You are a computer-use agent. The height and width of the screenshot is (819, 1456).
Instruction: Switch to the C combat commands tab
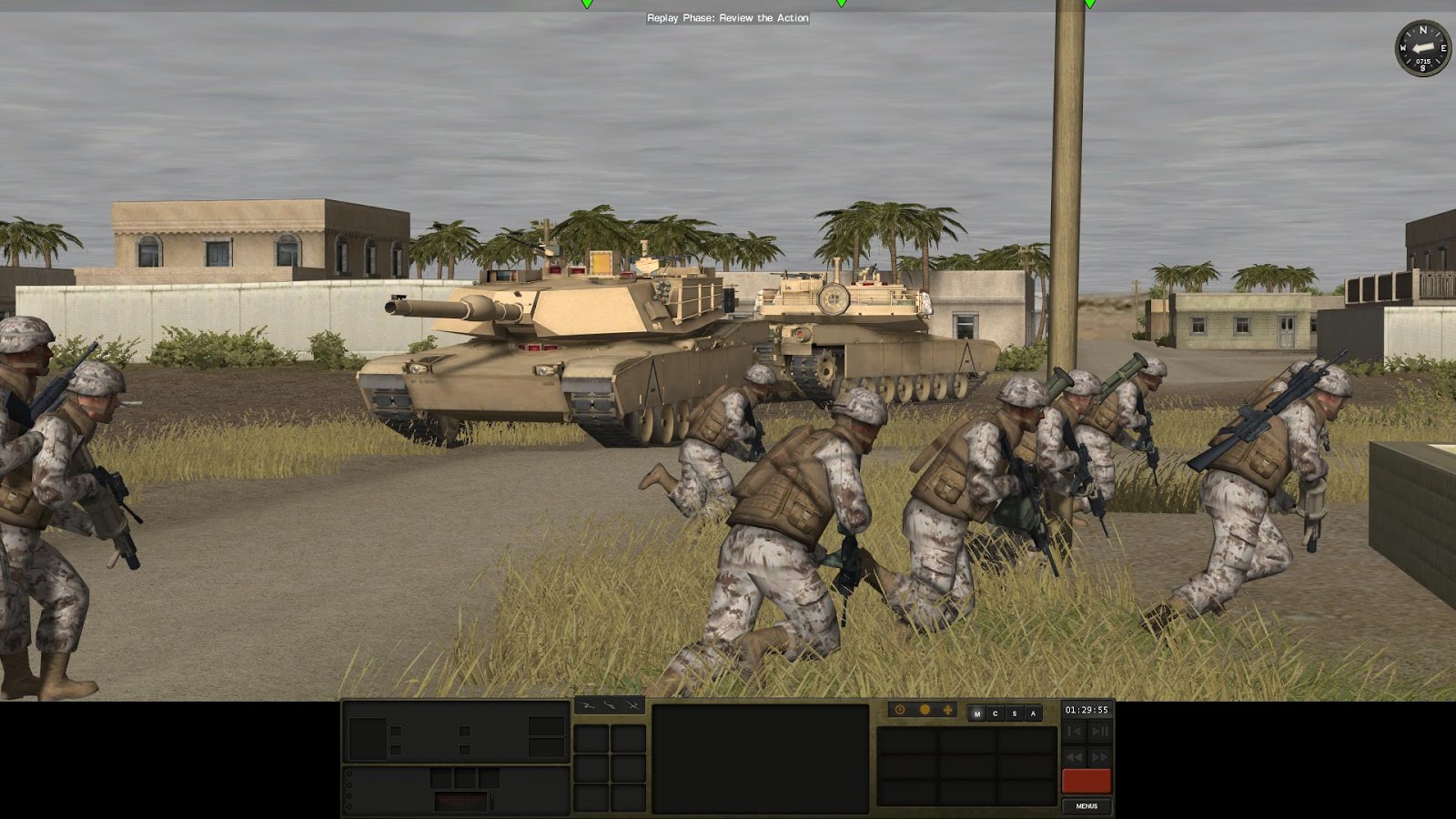pos(996,713)
